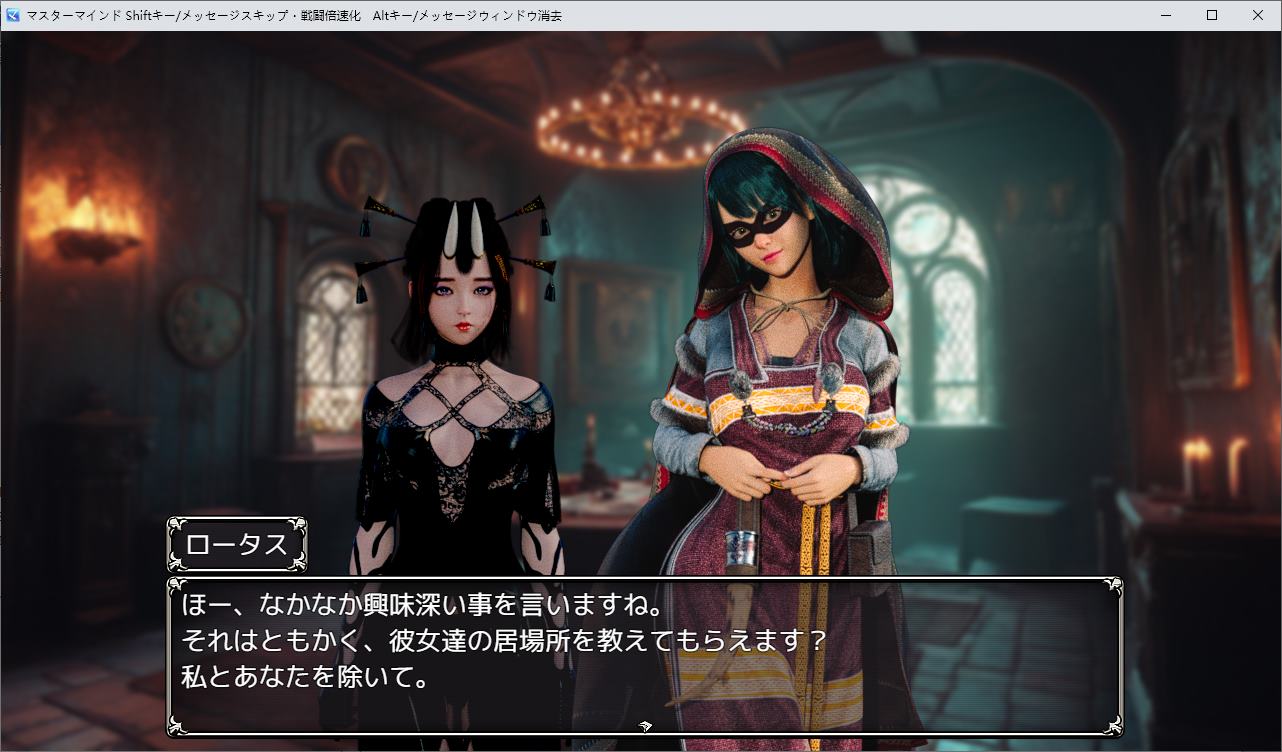Select the ロータス nameplate on the message box

point(237,544)
